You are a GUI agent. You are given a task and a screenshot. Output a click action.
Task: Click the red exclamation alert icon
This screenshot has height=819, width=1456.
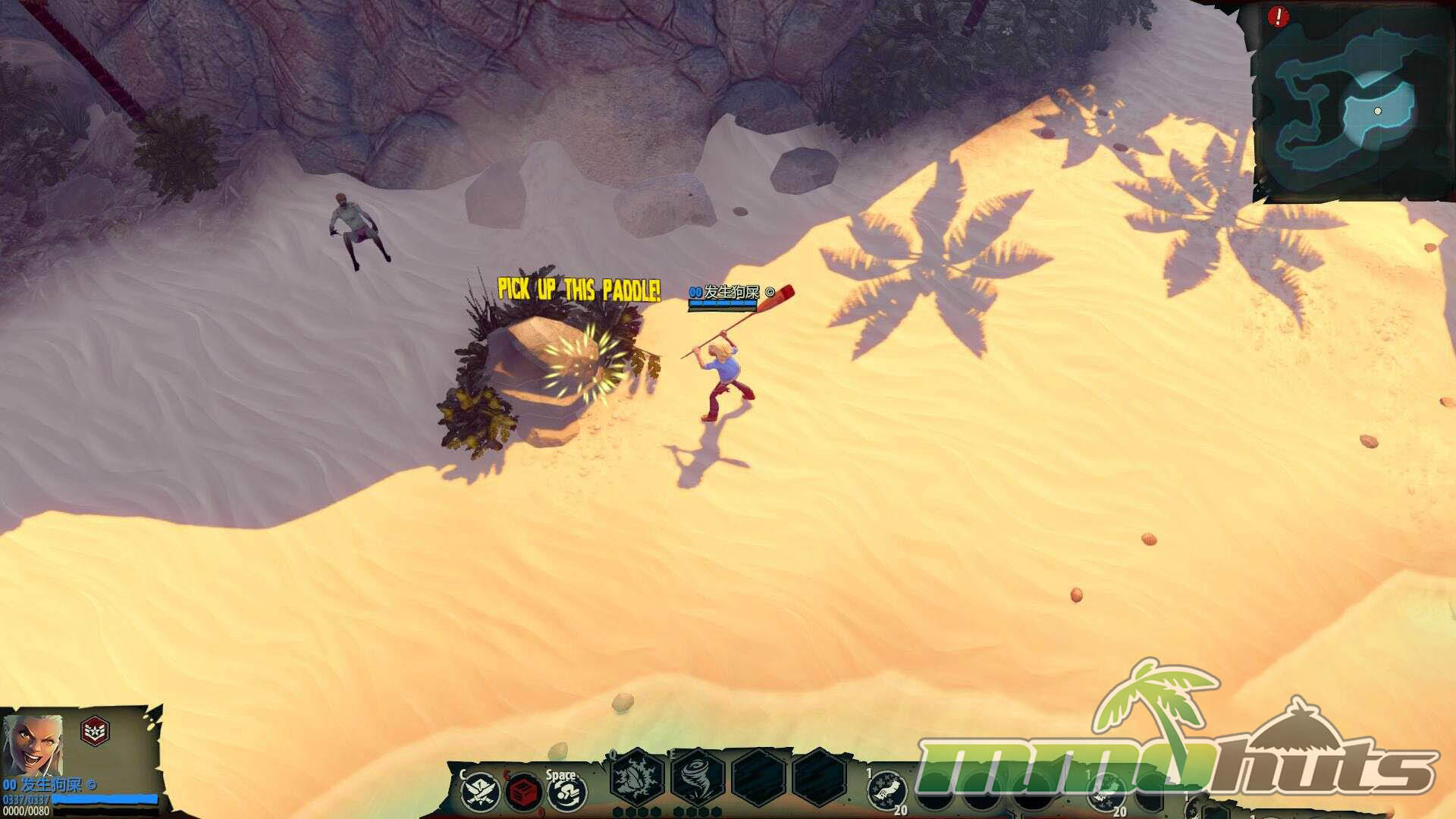1278,16
